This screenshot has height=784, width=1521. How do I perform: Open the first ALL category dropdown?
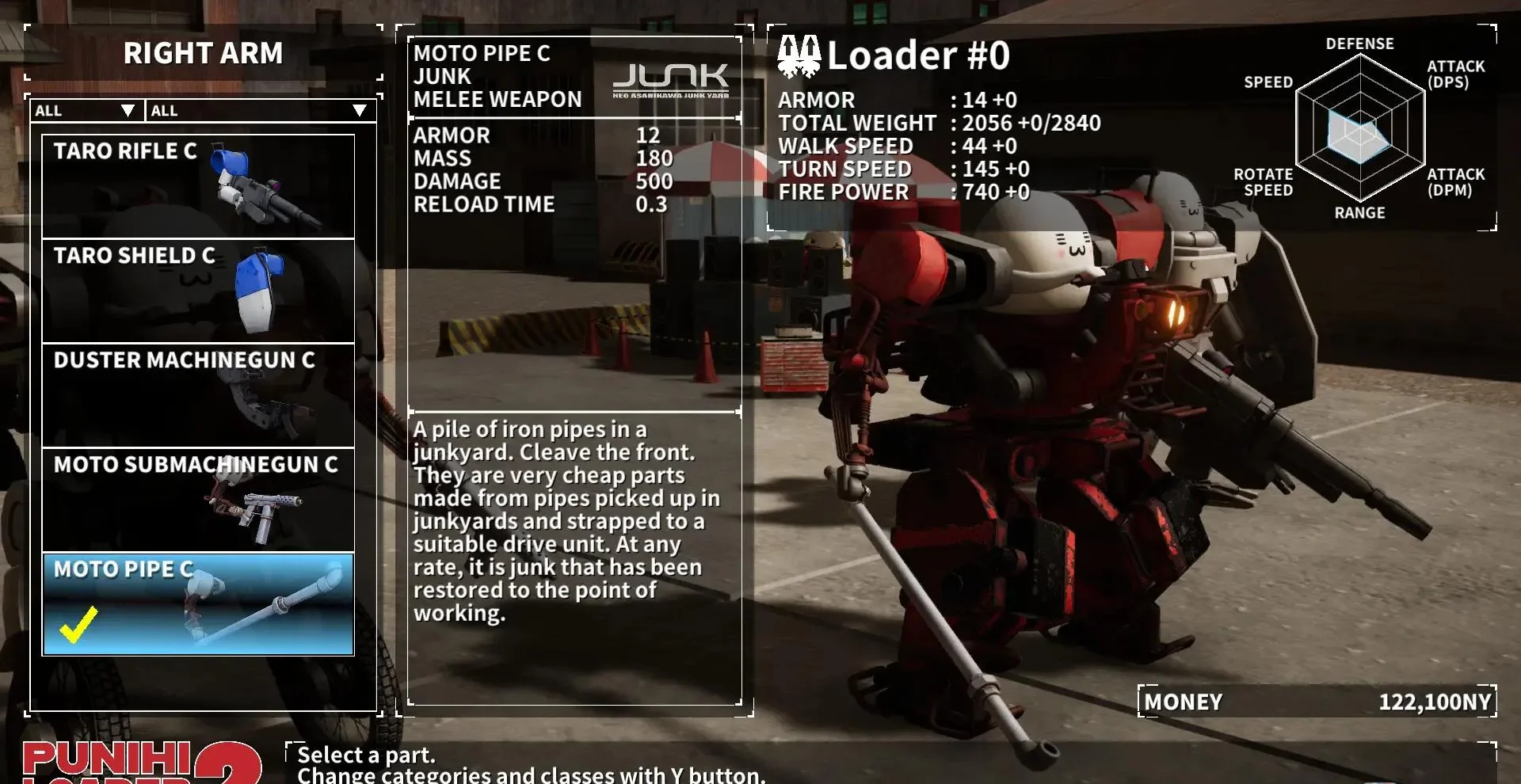click(86, 111)
